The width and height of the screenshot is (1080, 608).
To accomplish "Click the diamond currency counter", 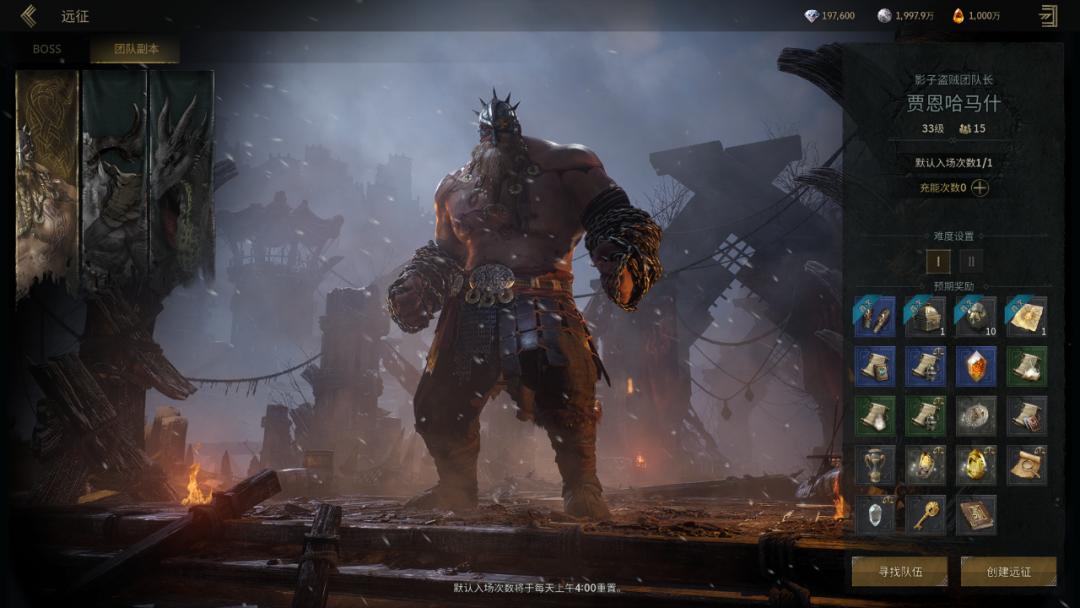I will click(x=829, y=15).
